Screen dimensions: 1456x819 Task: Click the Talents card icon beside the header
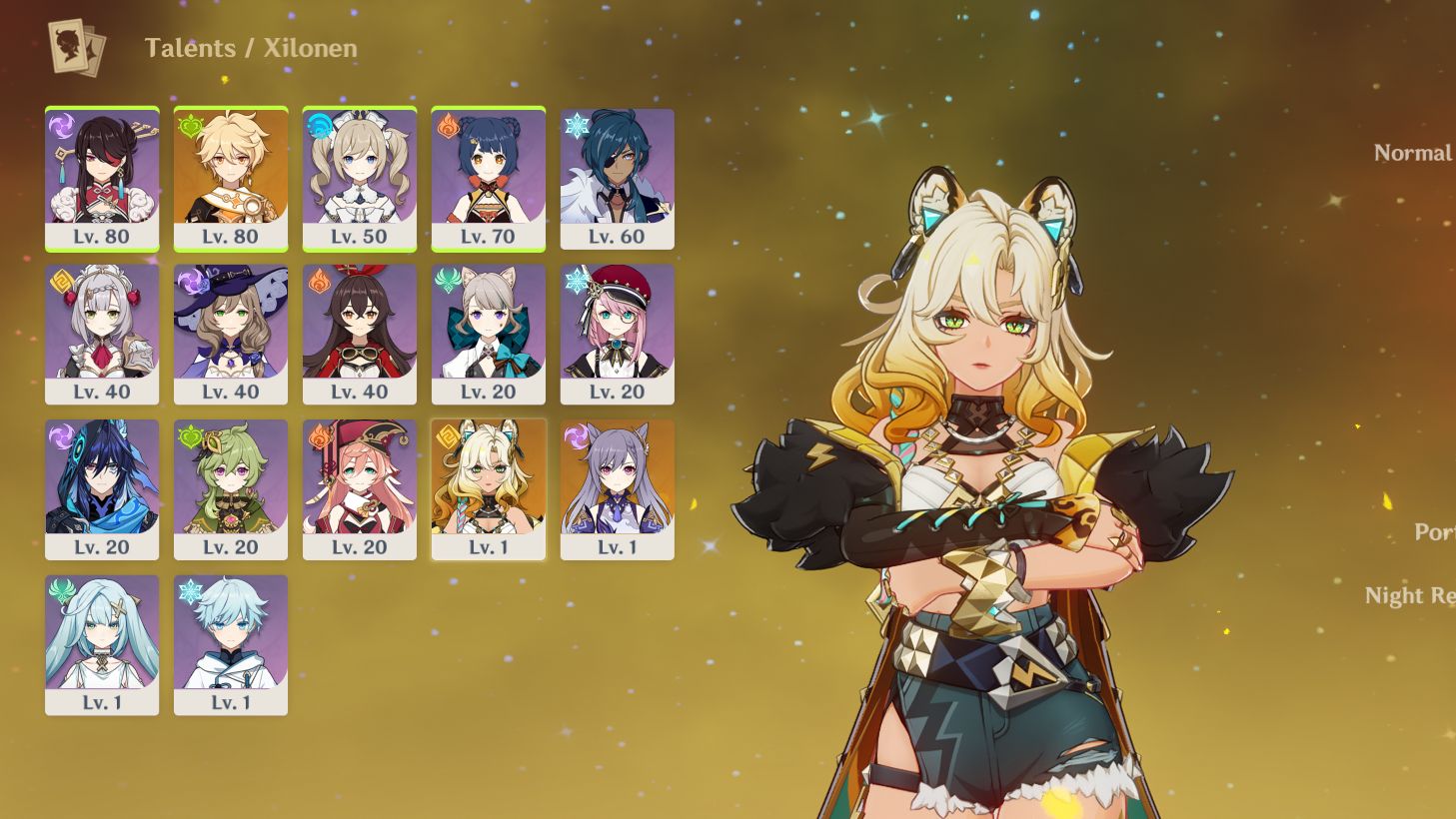click(72, 44)
